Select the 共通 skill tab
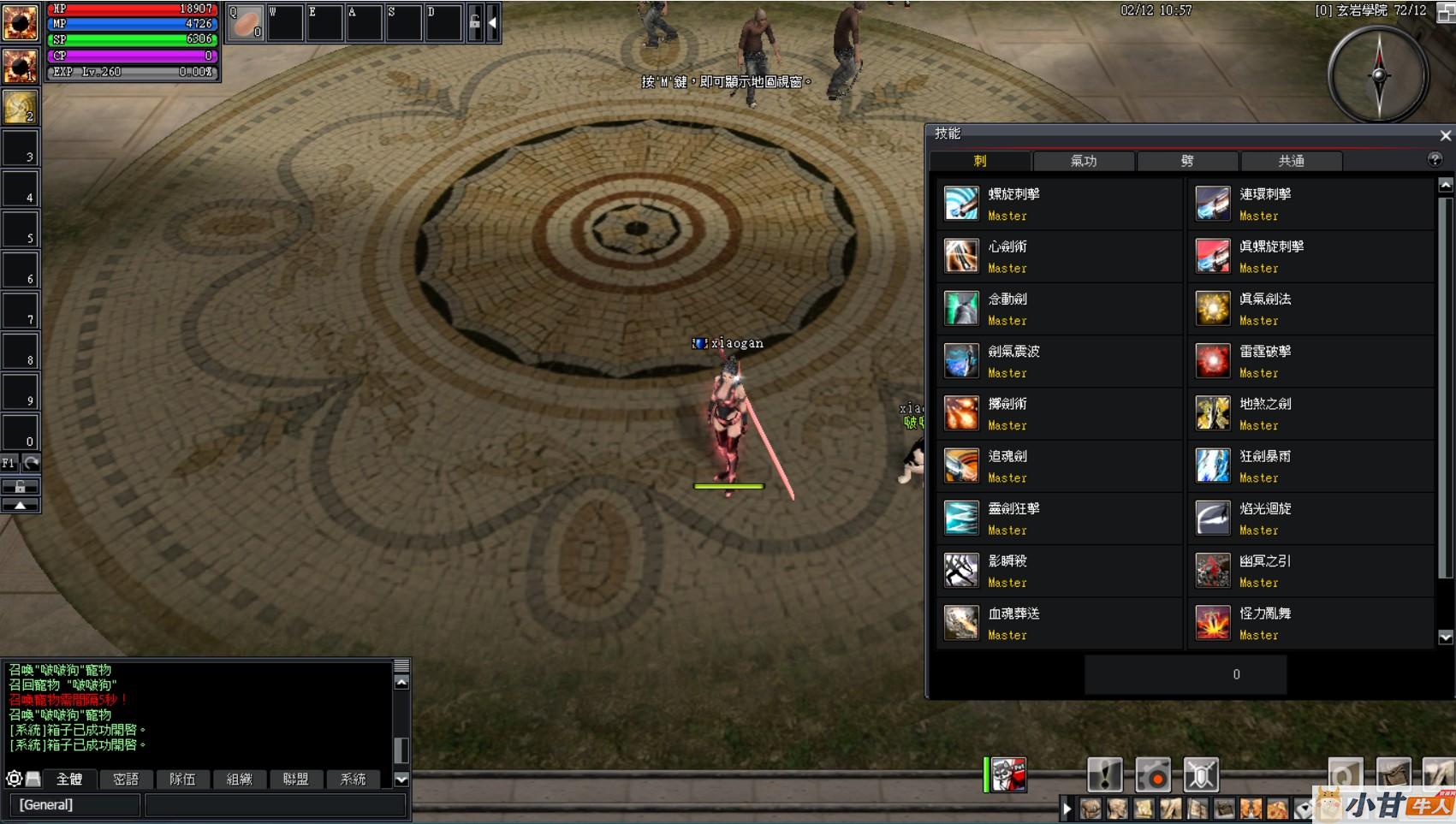1456x824 pixels. (1291, 161)
